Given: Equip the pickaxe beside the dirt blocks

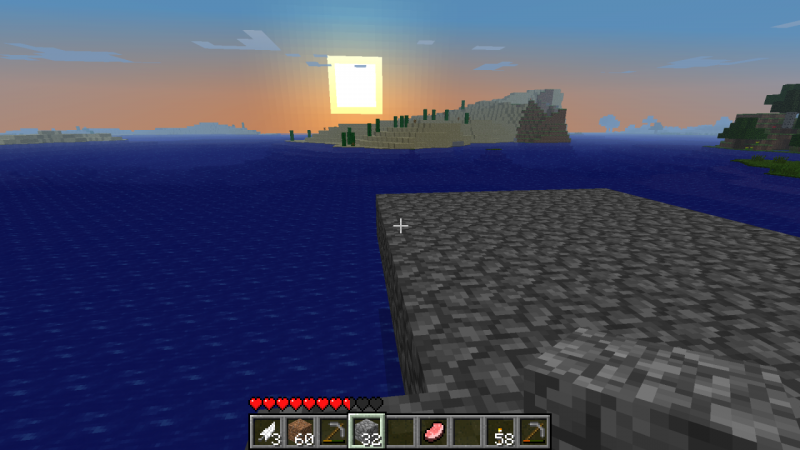Looking at the screenshot, I should coord(333,431).
